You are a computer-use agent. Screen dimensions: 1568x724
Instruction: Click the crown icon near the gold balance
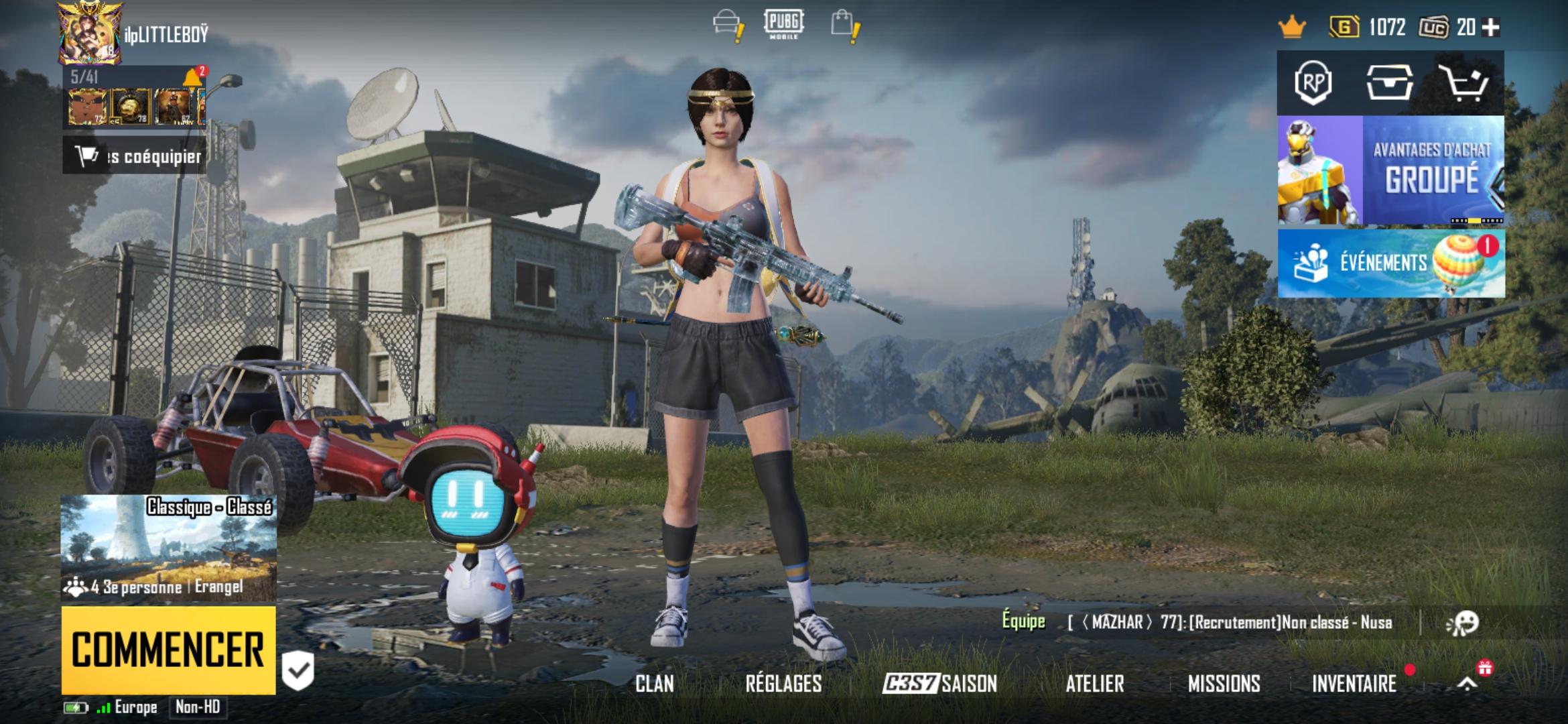pos(1292,27)
